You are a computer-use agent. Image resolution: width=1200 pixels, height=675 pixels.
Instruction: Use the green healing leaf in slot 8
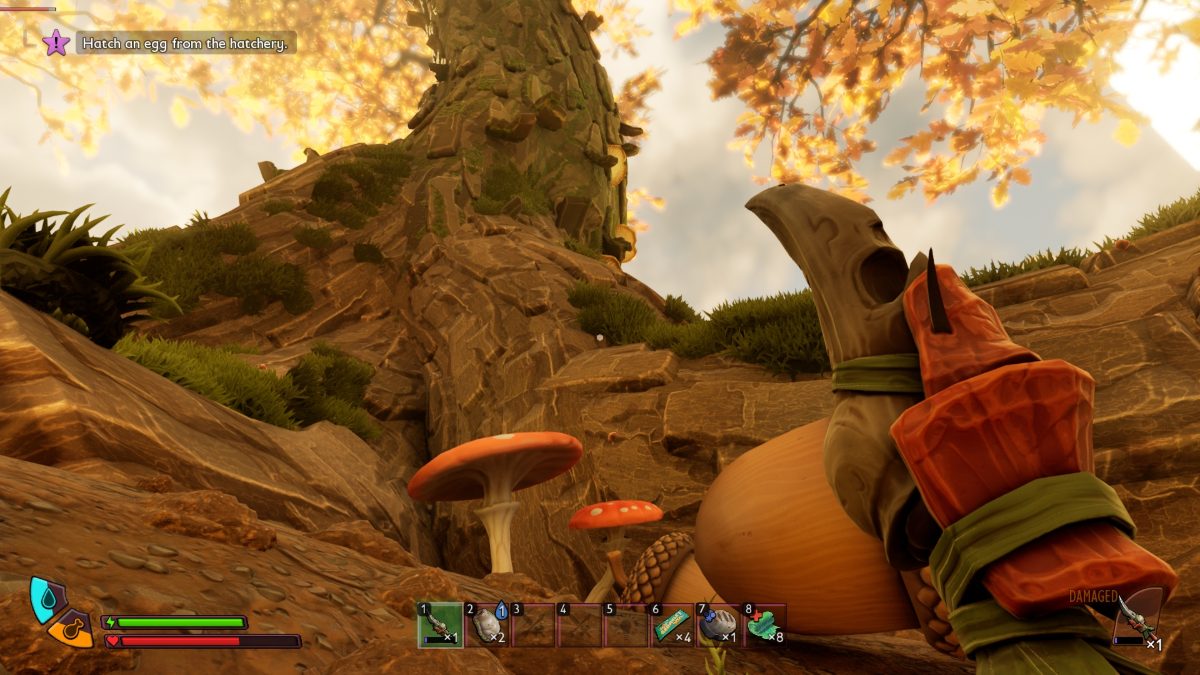click(764, 625)
